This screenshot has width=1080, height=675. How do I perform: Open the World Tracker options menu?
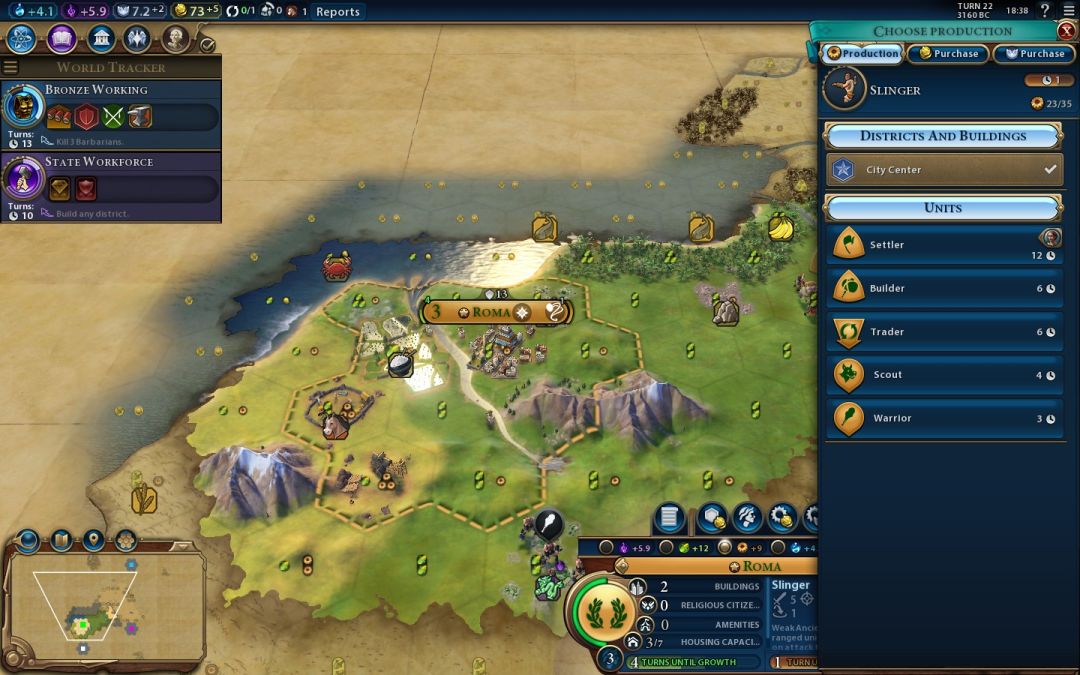coord(11,67)
